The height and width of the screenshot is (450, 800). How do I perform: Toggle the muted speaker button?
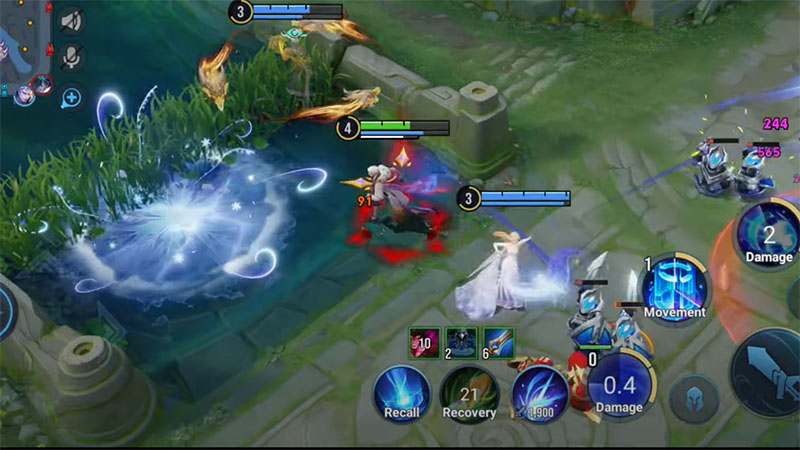pyautogui.click(x=71, y=20)
